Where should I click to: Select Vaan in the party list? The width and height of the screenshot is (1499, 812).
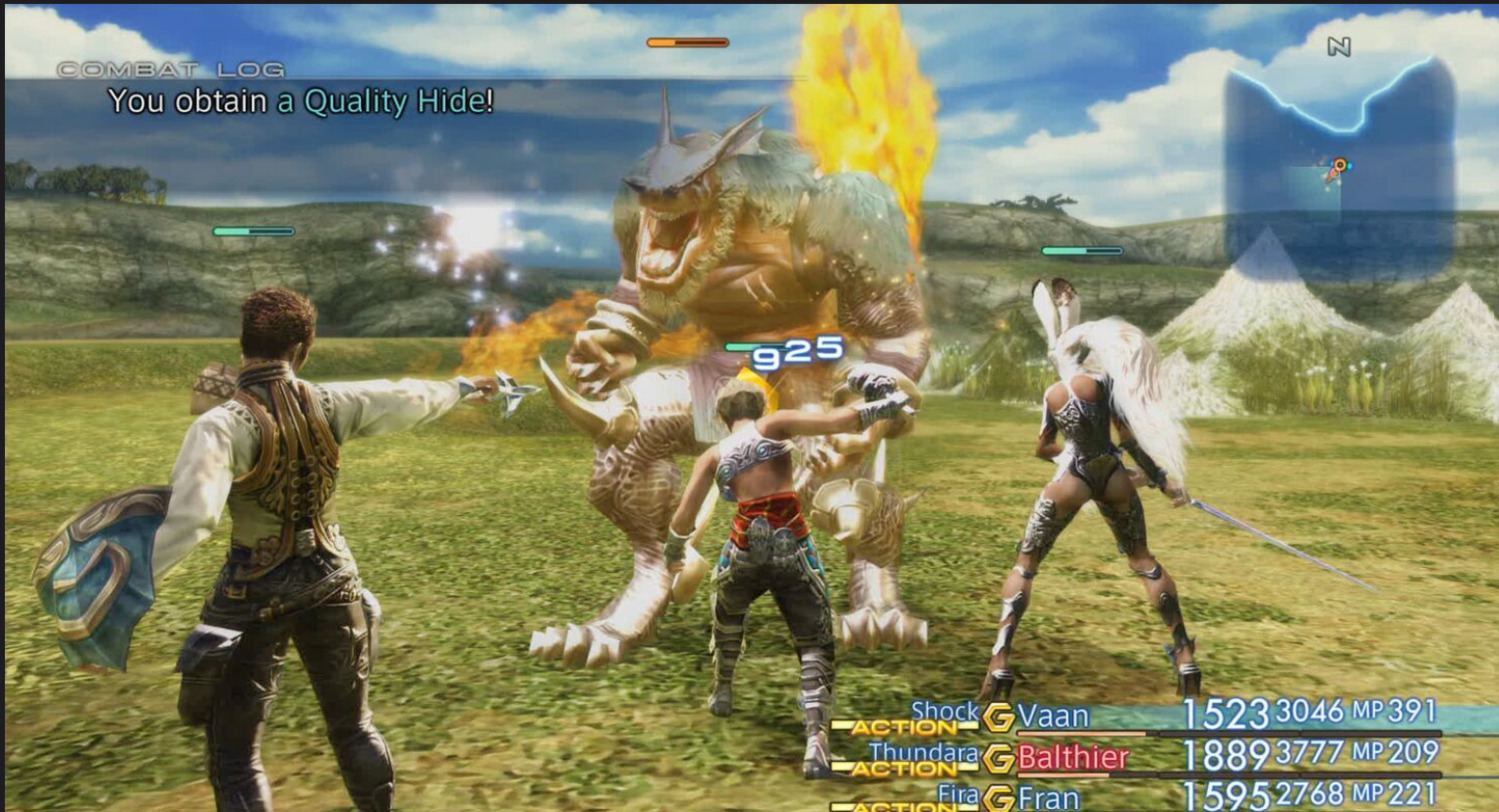pos(1052,716)
